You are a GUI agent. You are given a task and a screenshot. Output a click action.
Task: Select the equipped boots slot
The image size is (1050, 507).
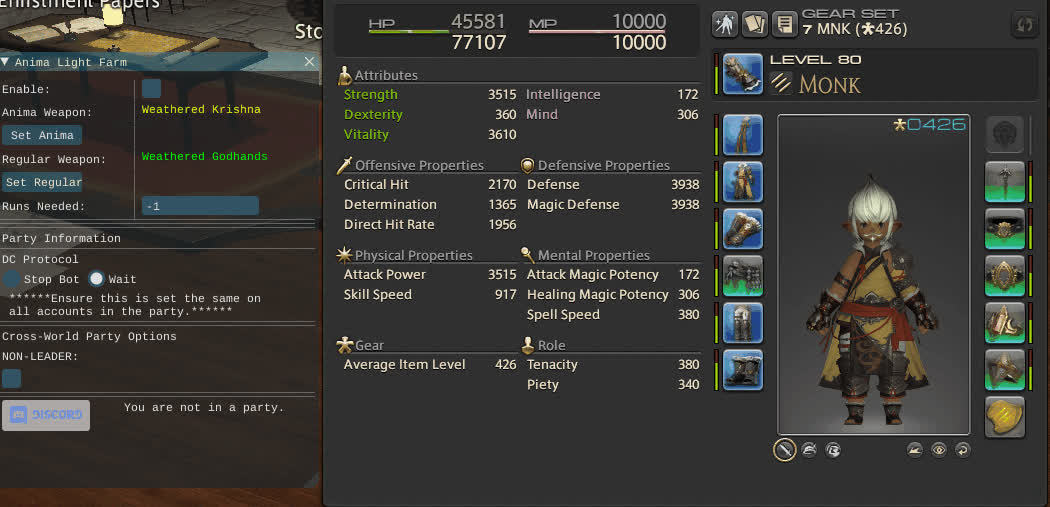tap(742, 370)
